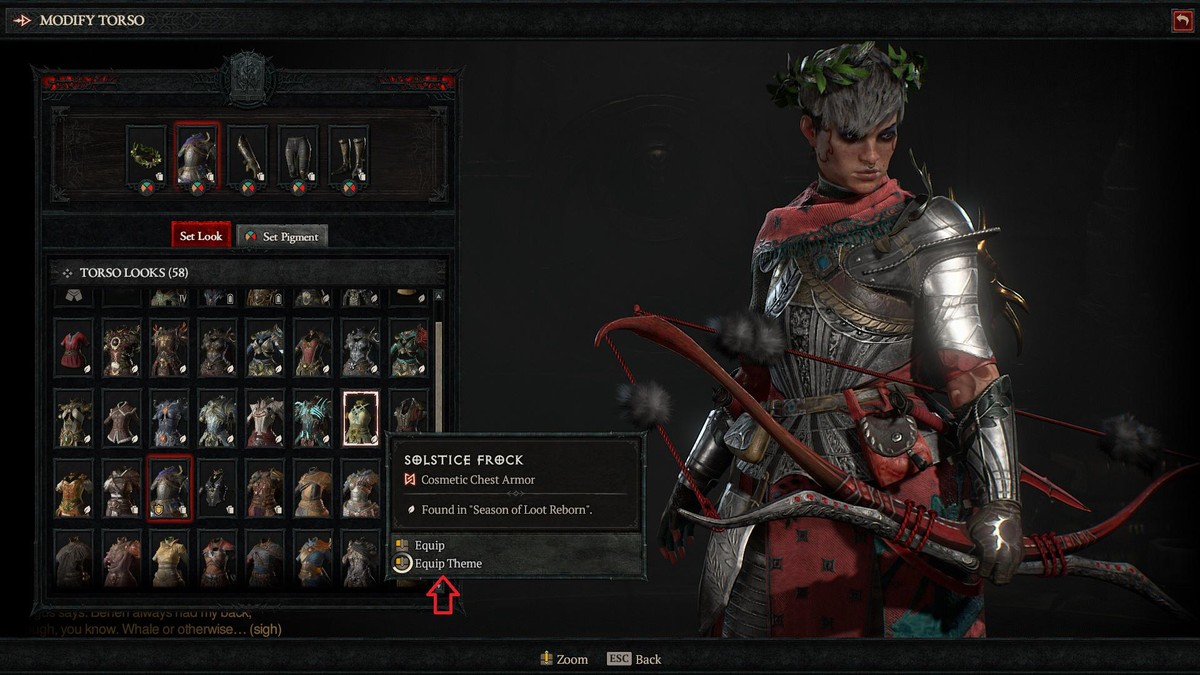
Task: Open the gloves equipment slot
Action: pos(247,155)
